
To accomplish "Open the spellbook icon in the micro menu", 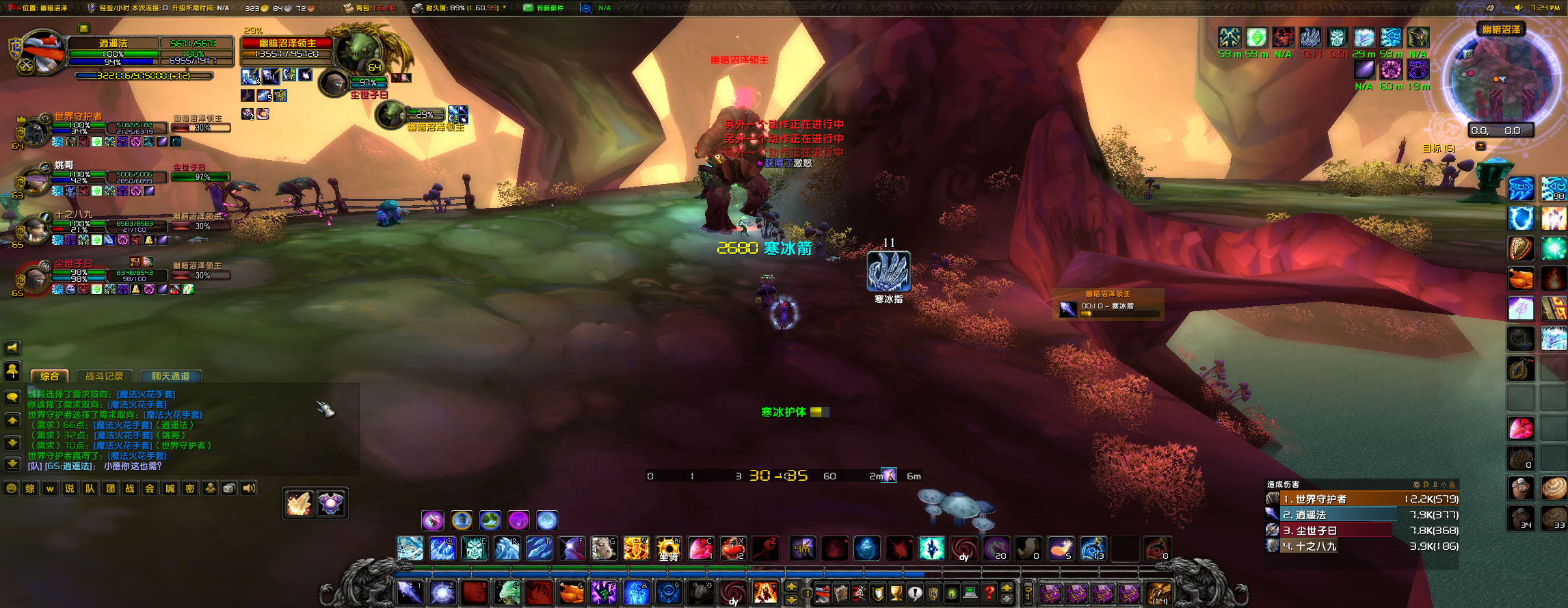I will pyautogui.click(x=840, y=592).
